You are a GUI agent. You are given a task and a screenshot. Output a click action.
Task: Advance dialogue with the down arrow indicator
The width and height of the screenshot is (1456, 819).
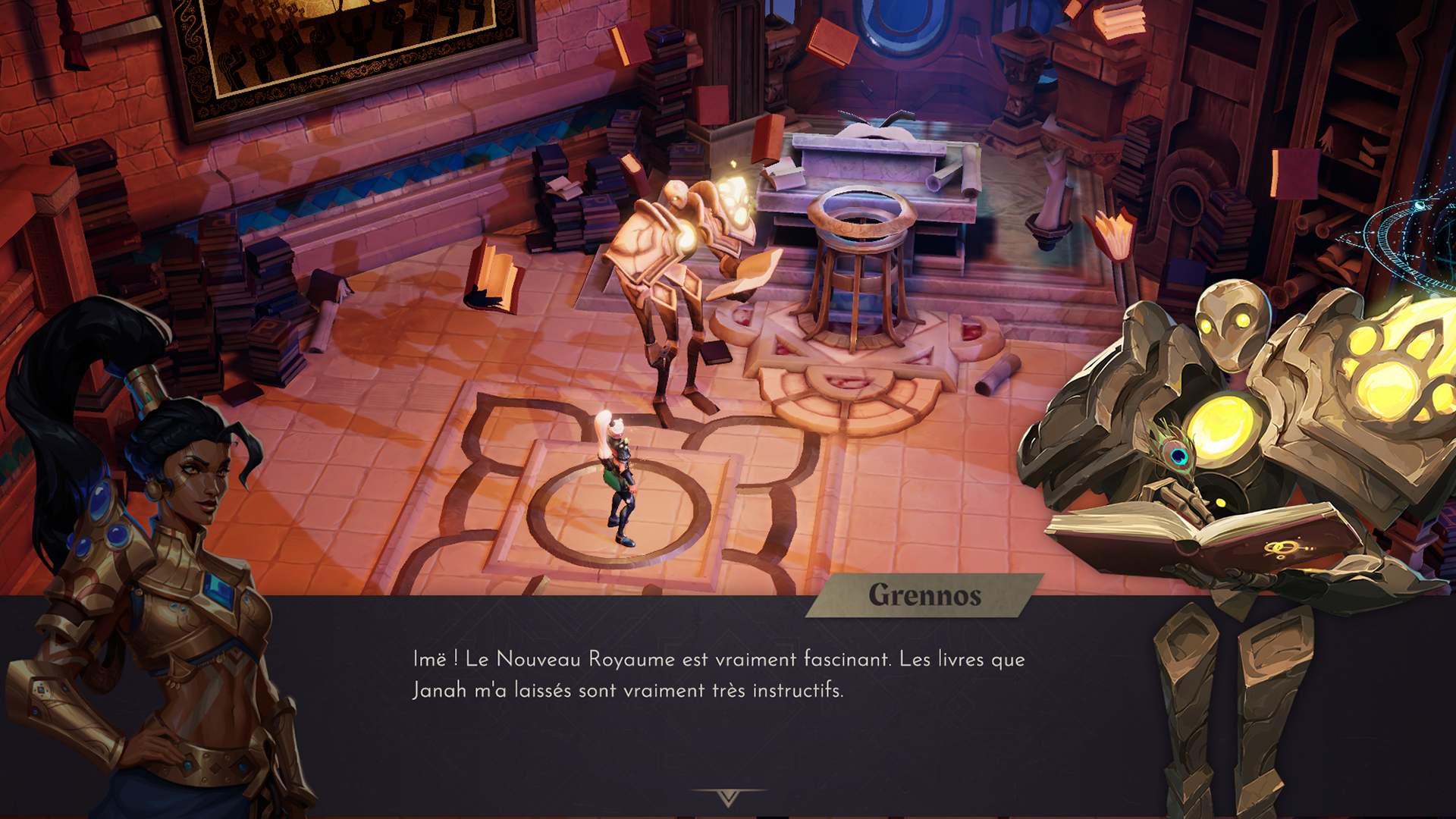click(728, 797)
